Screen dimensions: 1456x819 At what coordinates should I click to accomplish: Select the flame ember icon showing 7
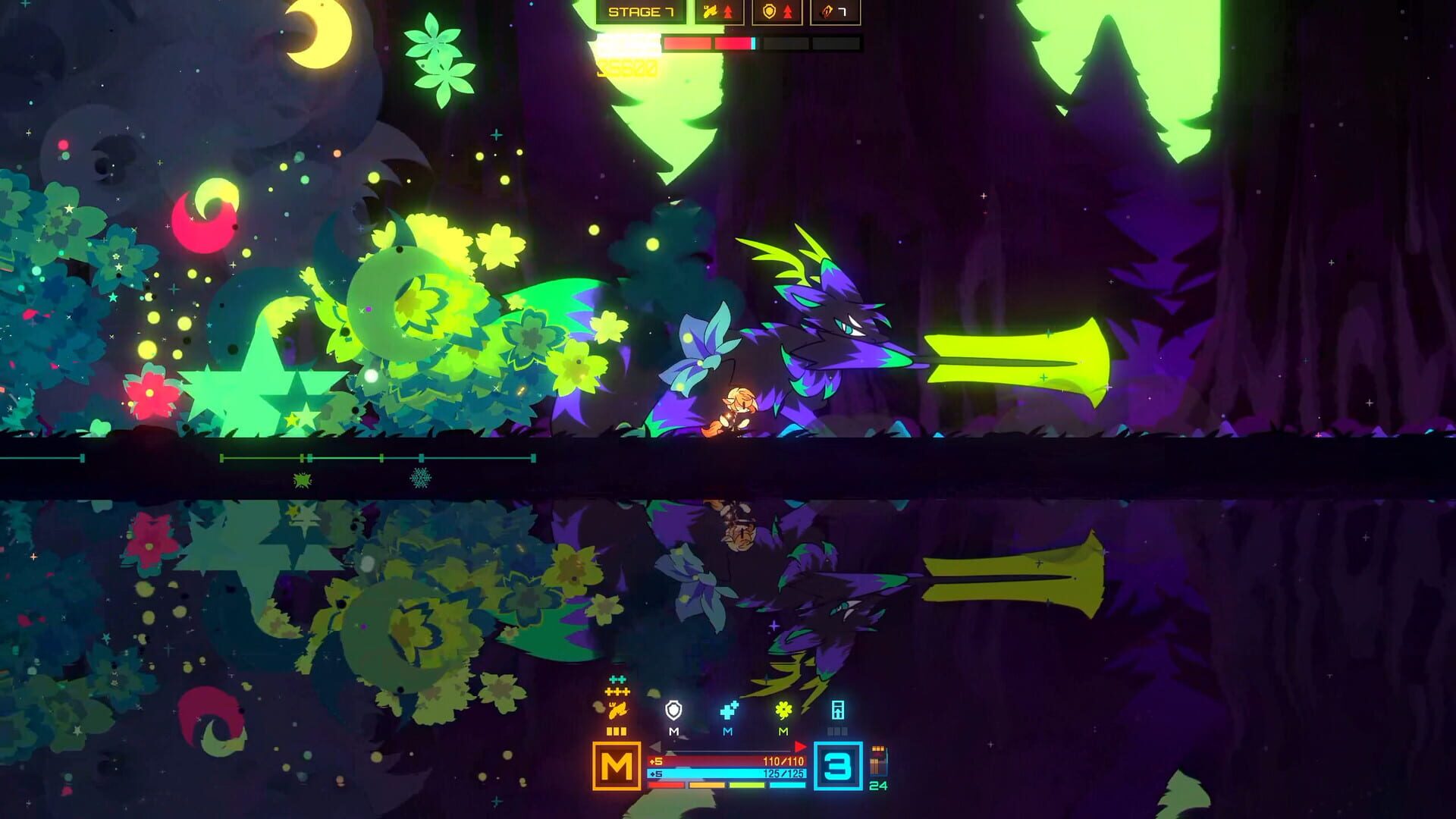point(832,12)
